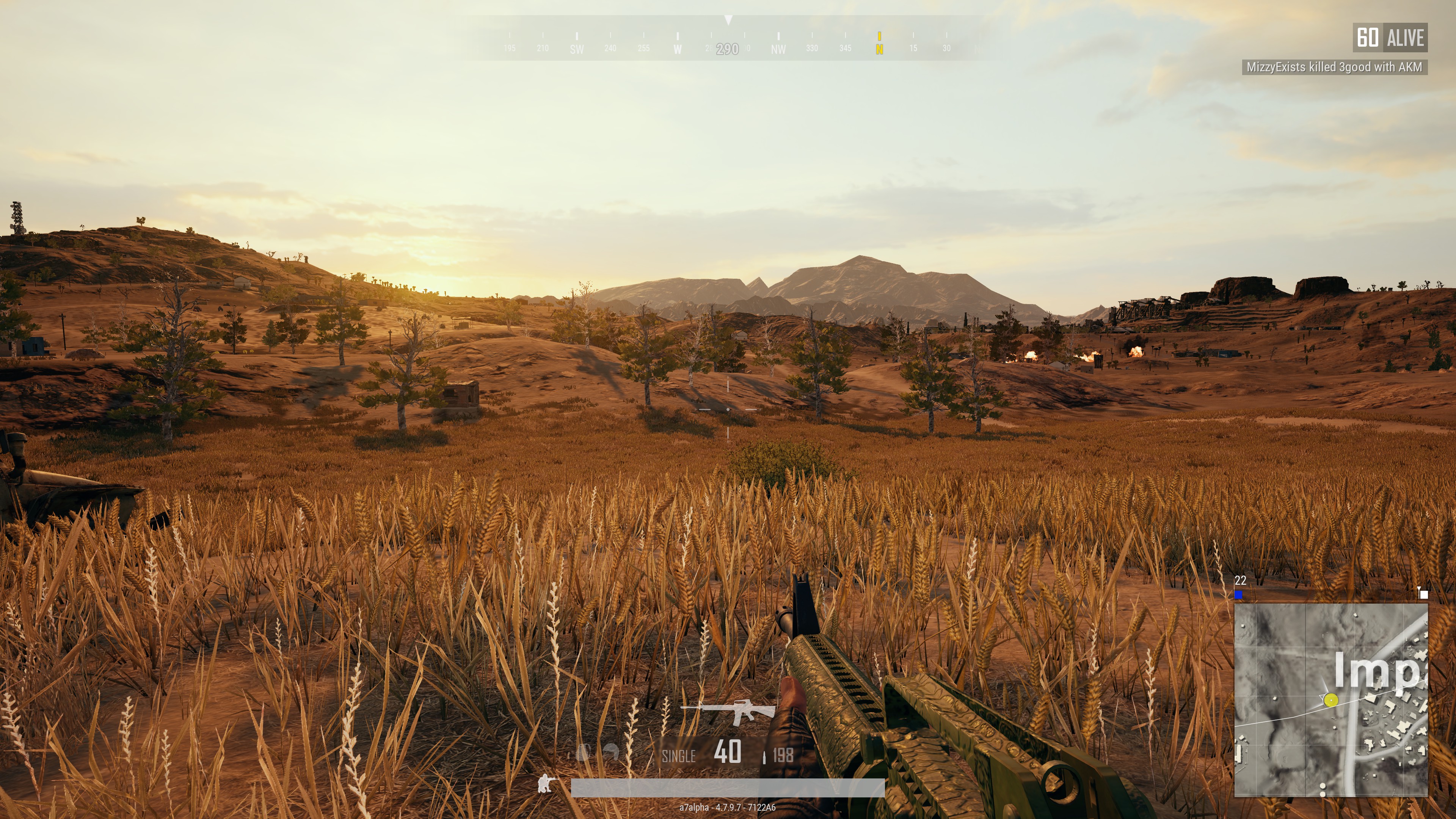Click the yellow player marker on minimap
The image size is (1456, 819).
[x=1331, y=700]
